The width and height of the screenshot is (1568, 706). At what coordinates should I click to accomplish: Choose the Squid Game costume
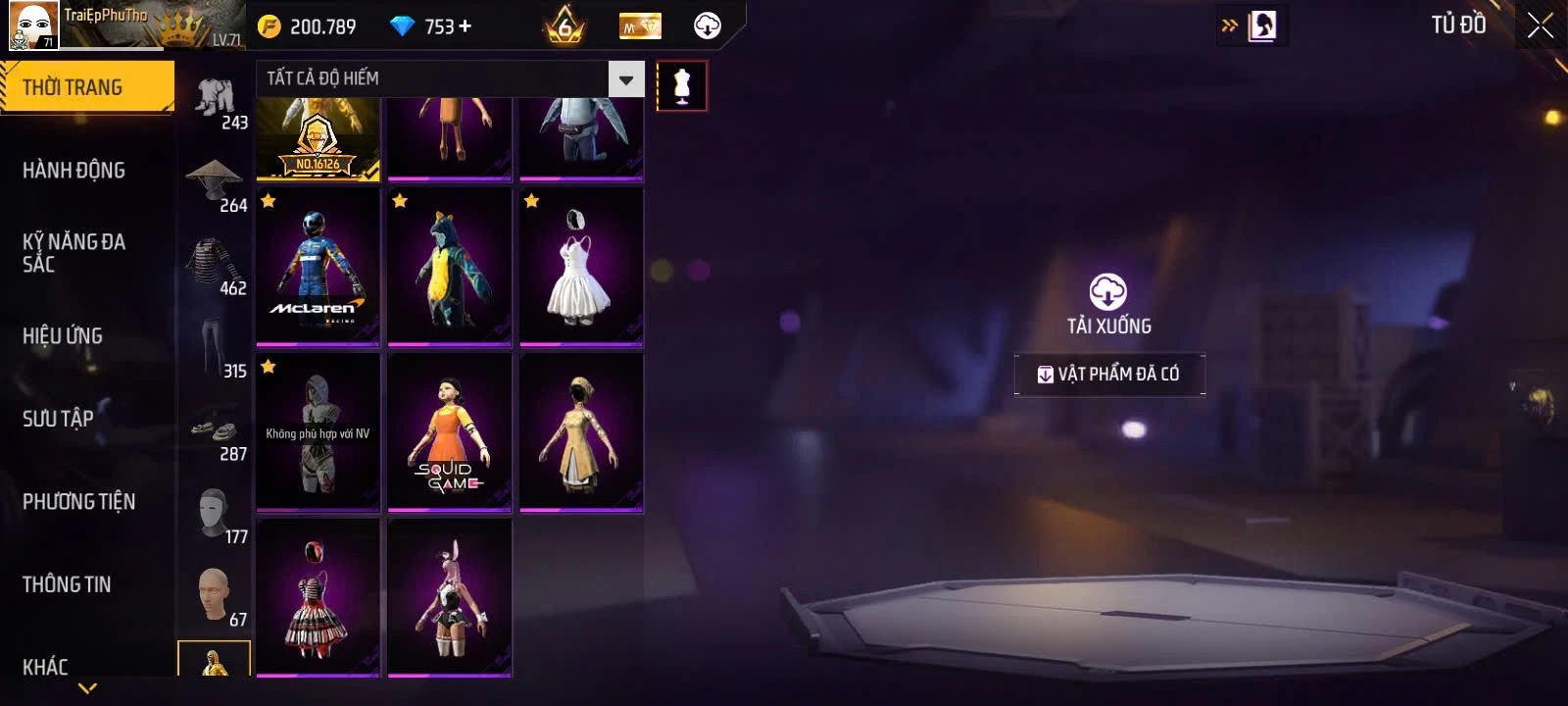(450, 432)
